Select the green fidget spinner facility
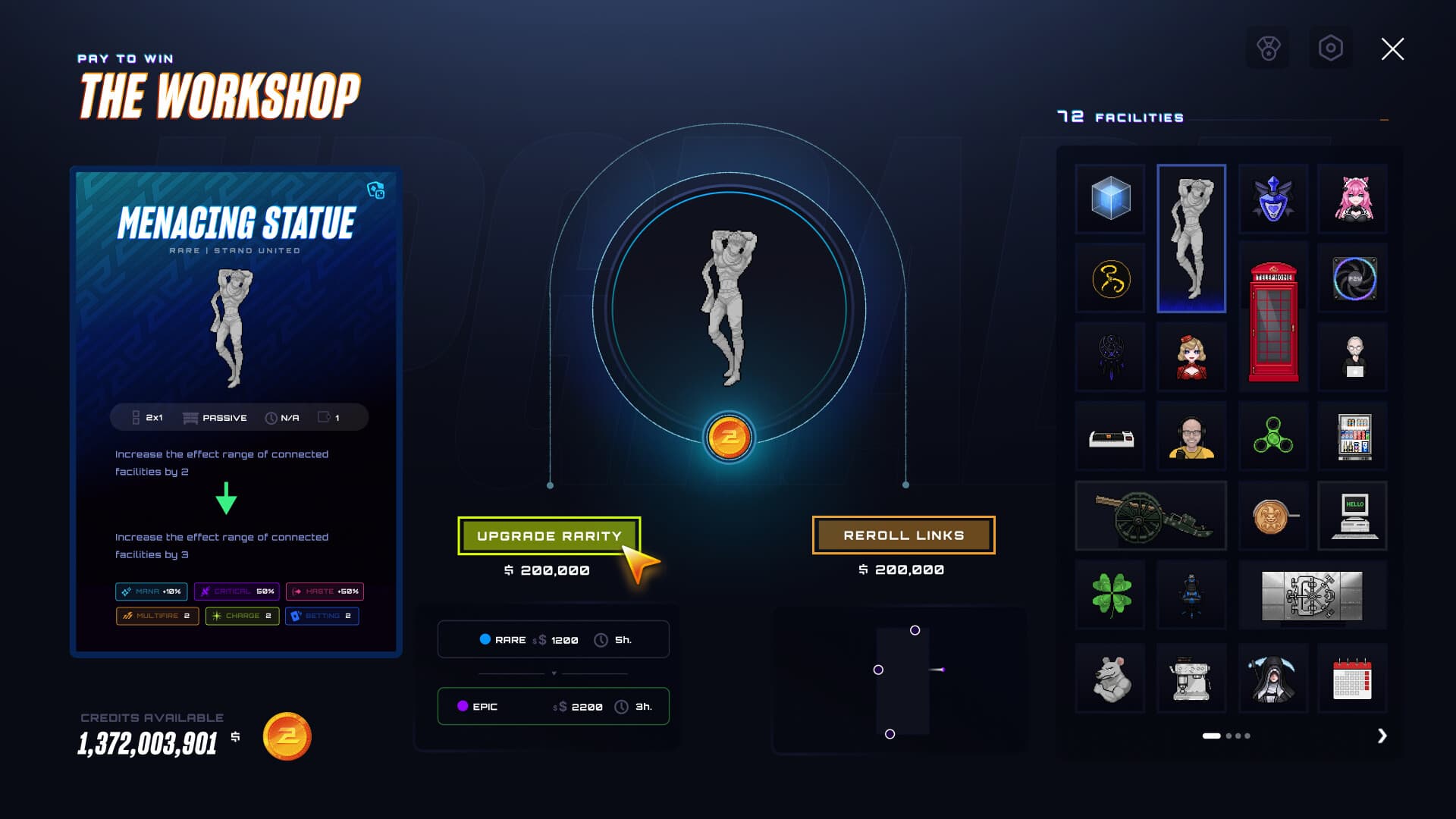The image size is (1456, 819). tap(1272, 436)
